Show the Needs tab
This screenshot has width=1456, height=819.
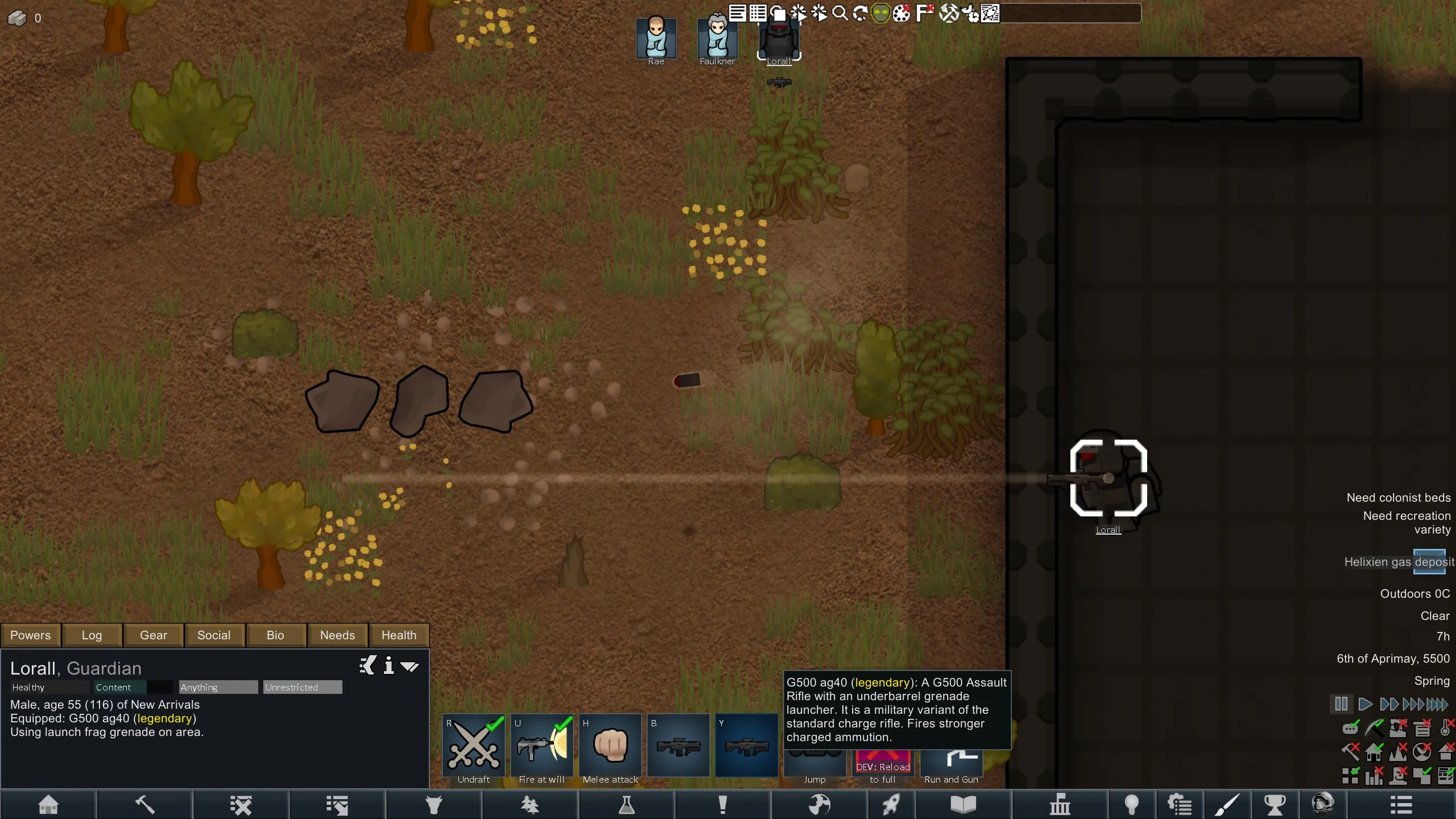(x=337, y=635)
